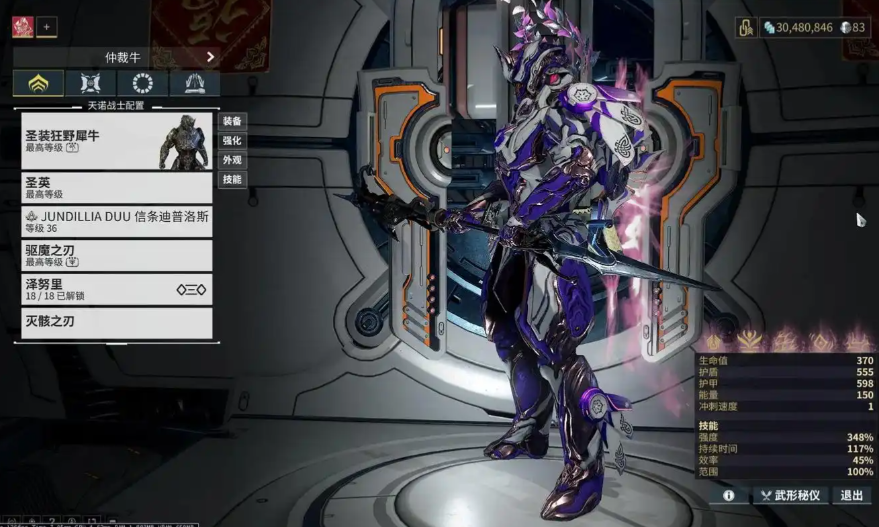Open the dotted-ring vehicle tab
This screenshot has height=527, width=879.
point(142,84)
